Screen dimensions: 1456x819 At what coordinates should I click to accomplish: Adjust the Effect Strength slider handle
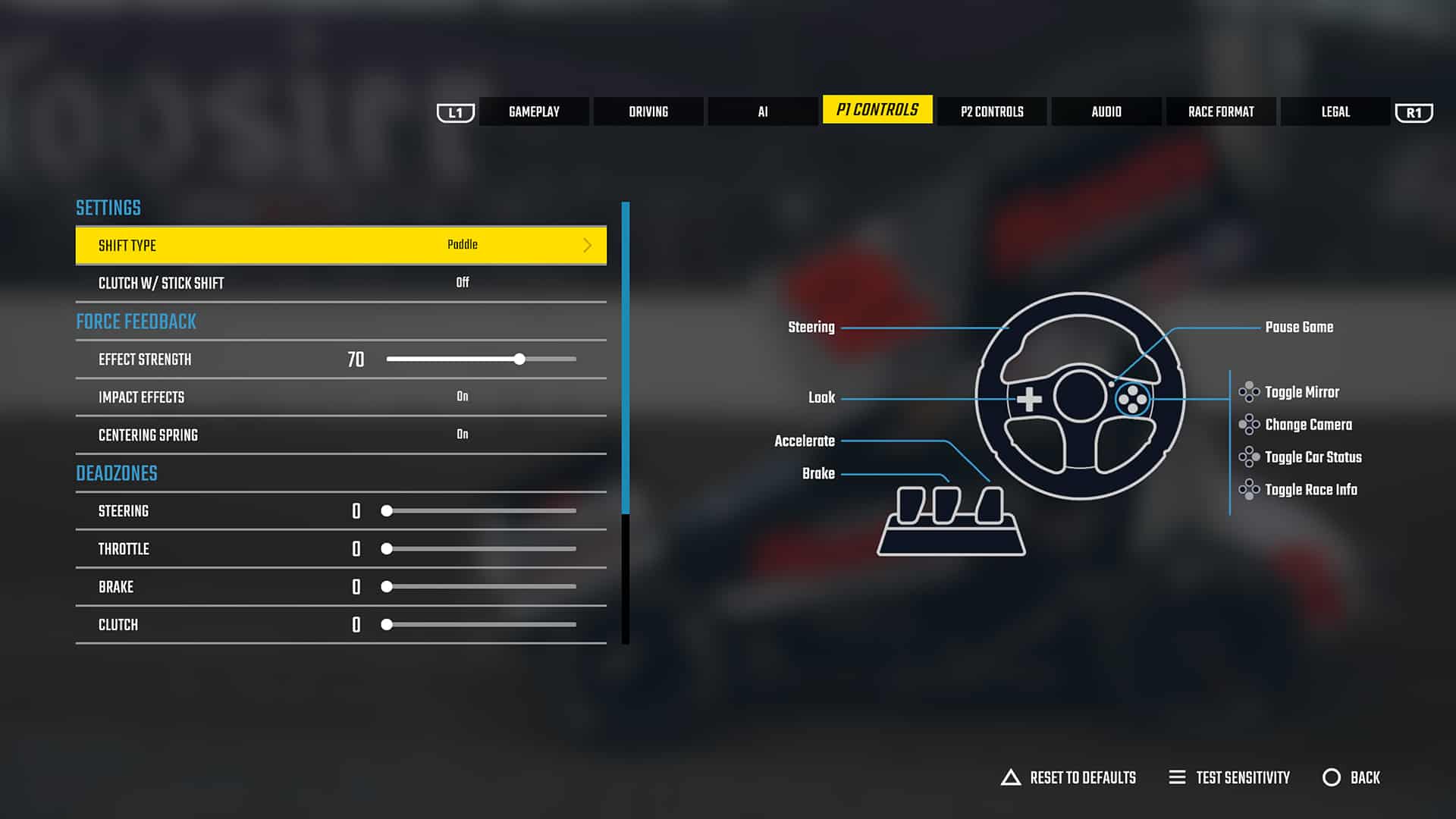(x=519, y=359)
